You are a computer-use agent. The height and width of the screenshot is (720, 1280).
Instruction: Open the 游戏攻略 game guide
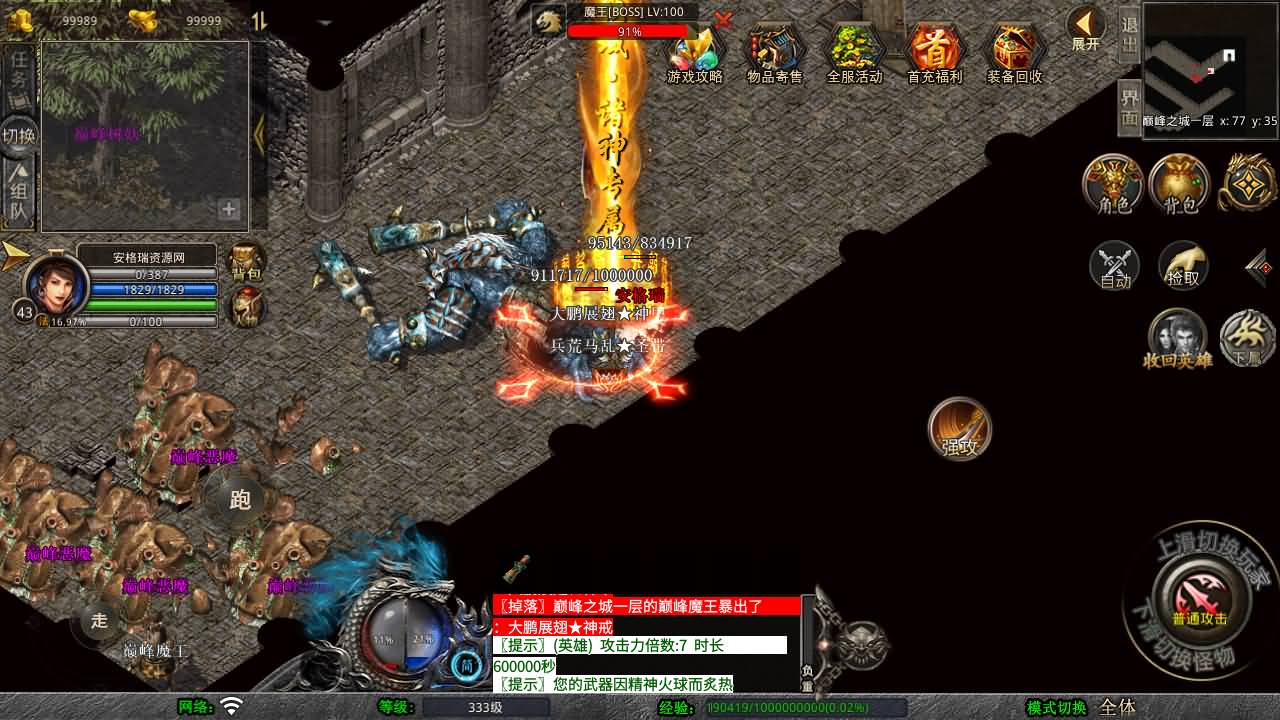tap(695, 53)
